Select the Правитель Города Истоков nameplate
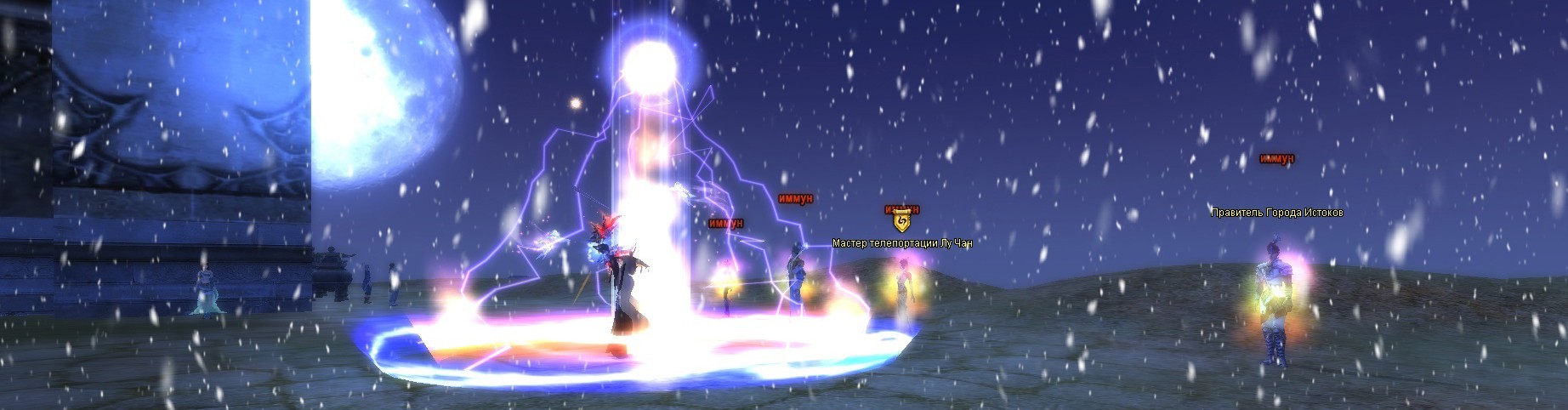 1276,213
